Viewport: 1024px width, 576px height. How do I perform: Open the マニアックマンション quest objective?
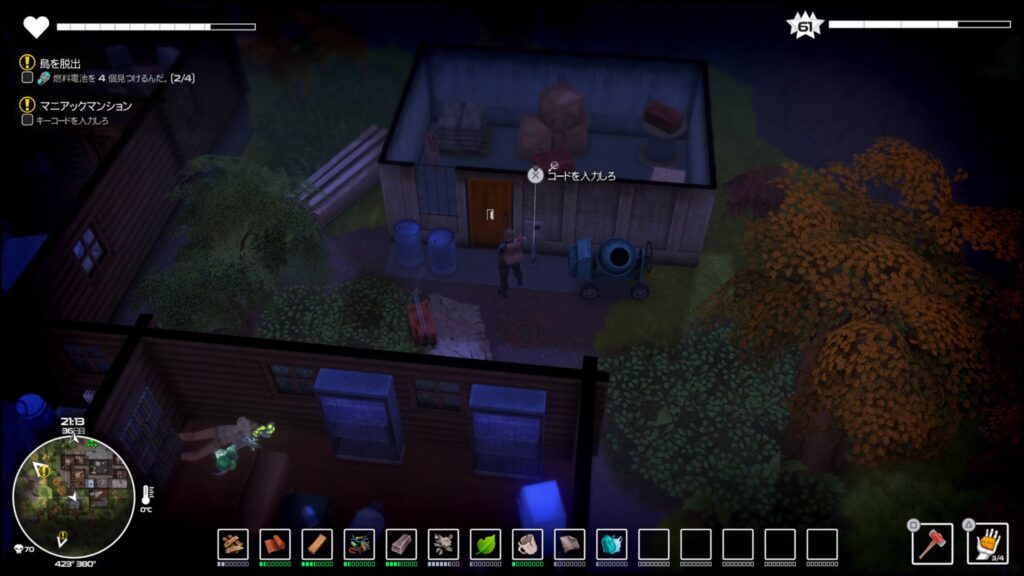tap(85, 105)
